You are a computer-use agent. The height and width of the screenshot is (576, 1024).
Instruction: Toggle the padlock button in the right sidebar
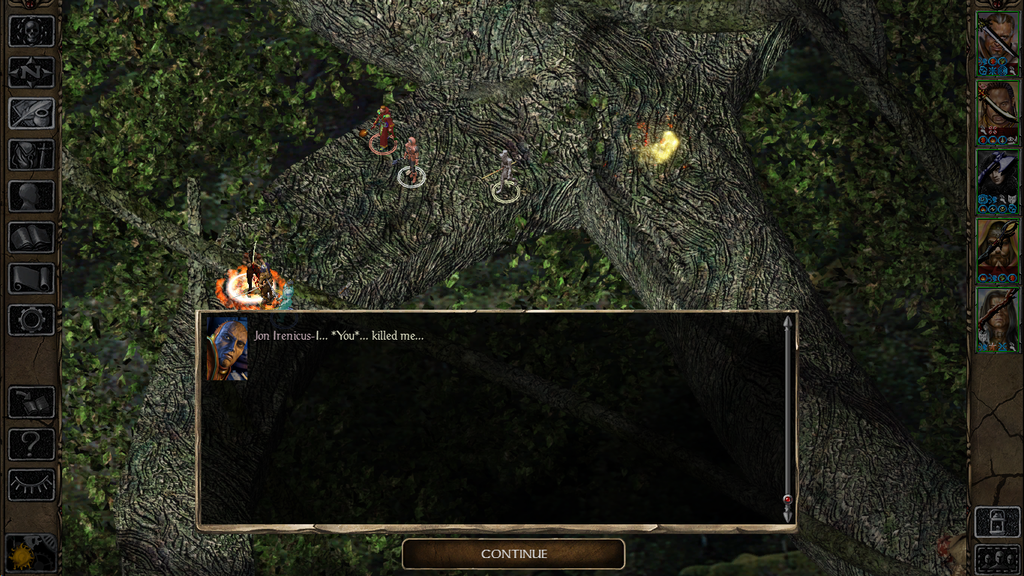click(x=996, y=522)
